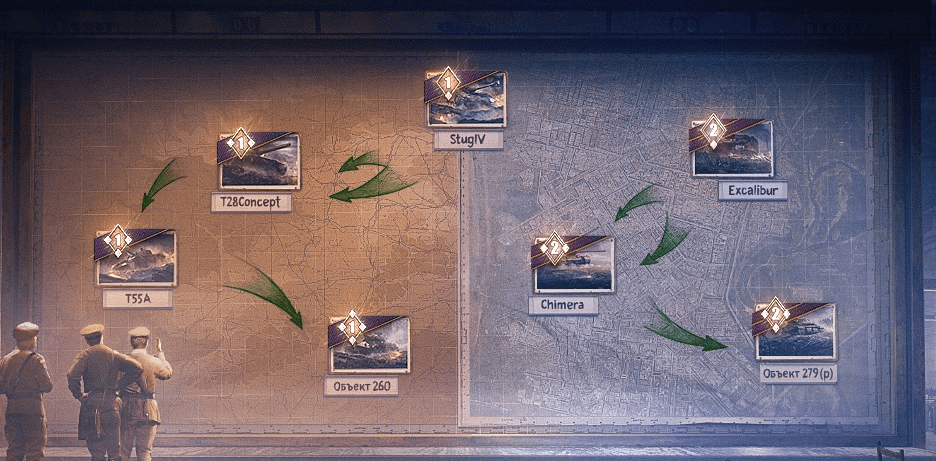Open the Excalibur operation card
This screenshot has width=936, height=461.
tap(732, 150)
